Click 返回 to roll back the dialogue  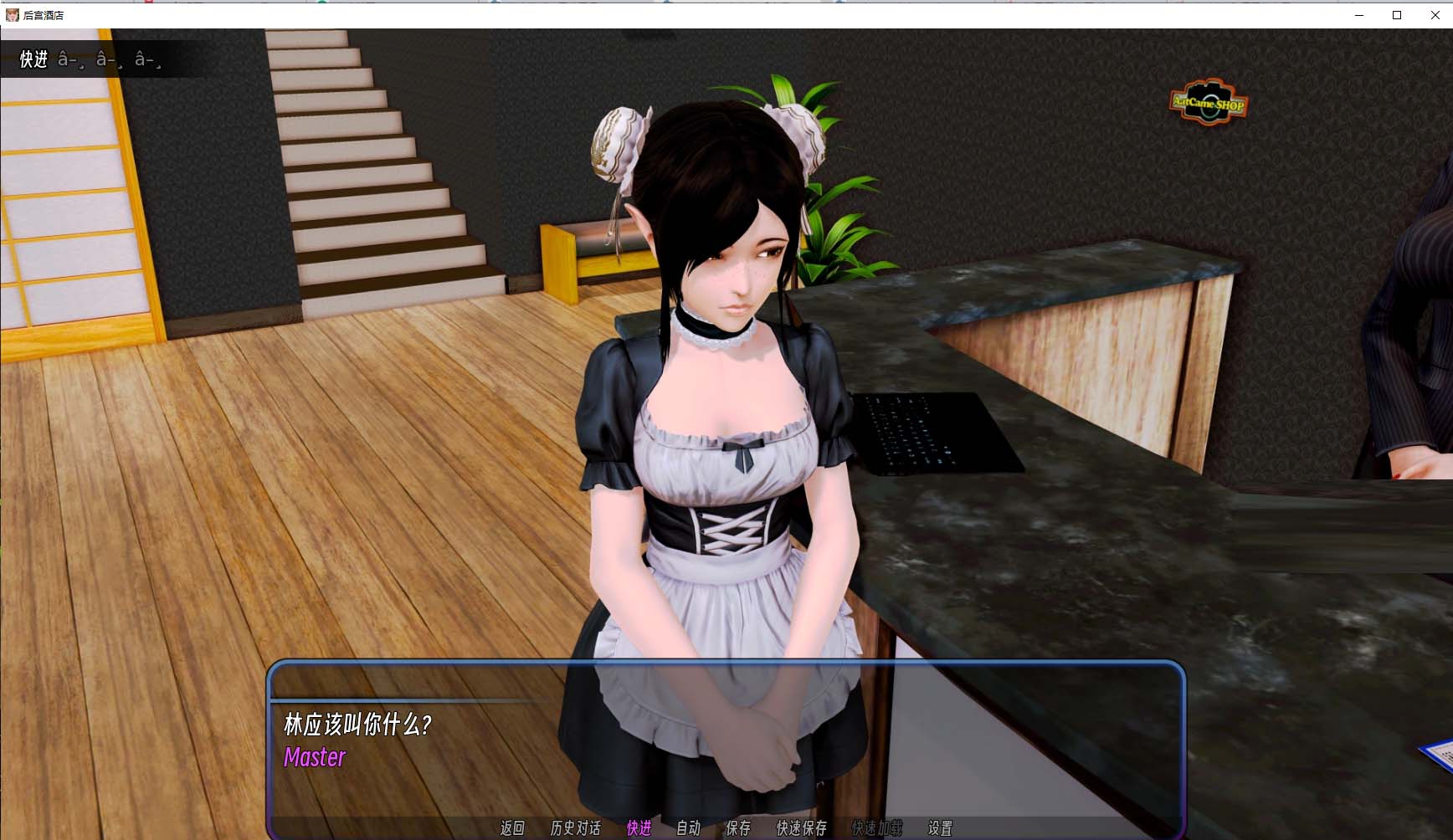pos(513,828)
